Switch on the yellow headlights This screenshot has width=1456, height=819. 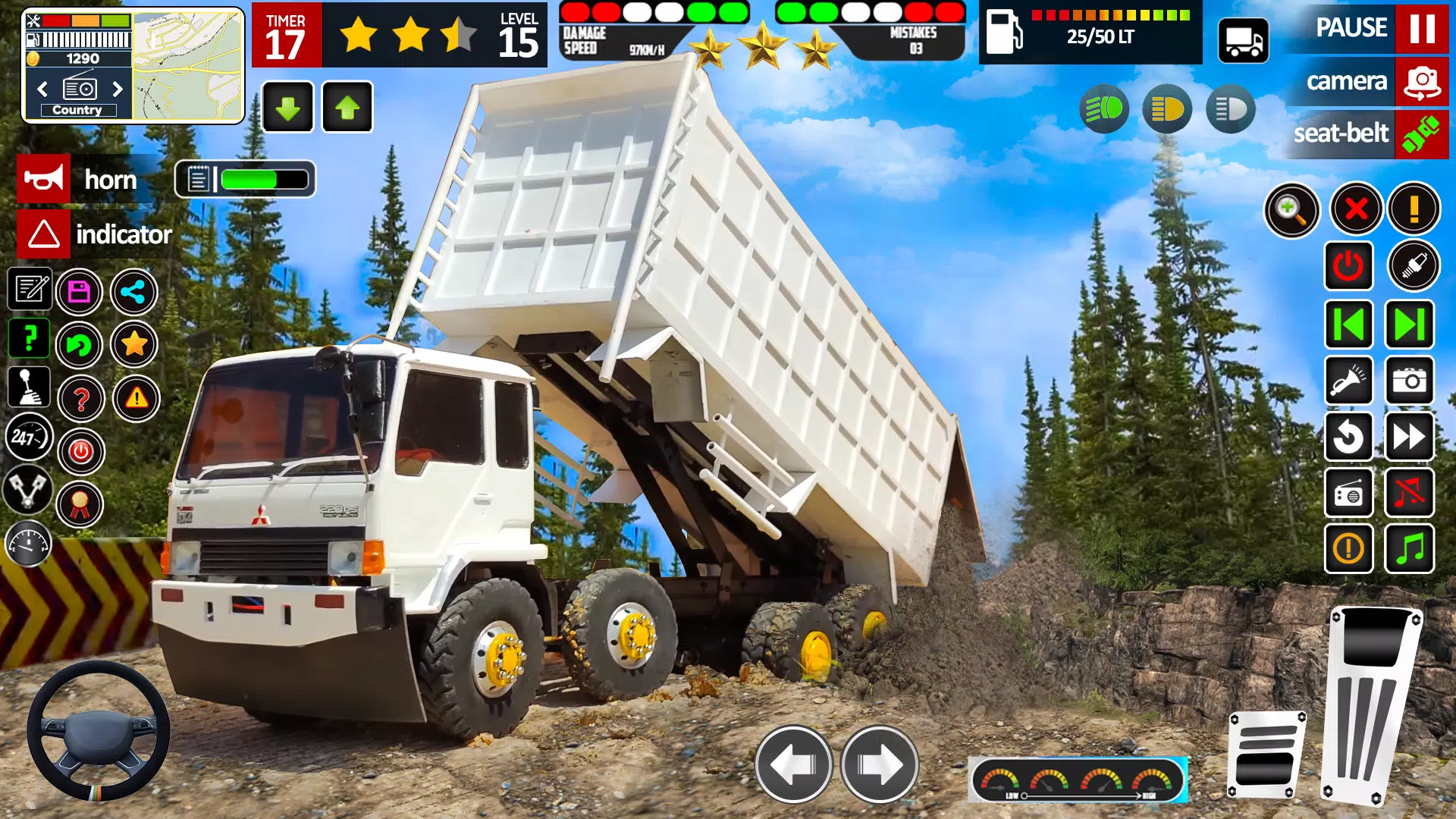point(1167,110)
